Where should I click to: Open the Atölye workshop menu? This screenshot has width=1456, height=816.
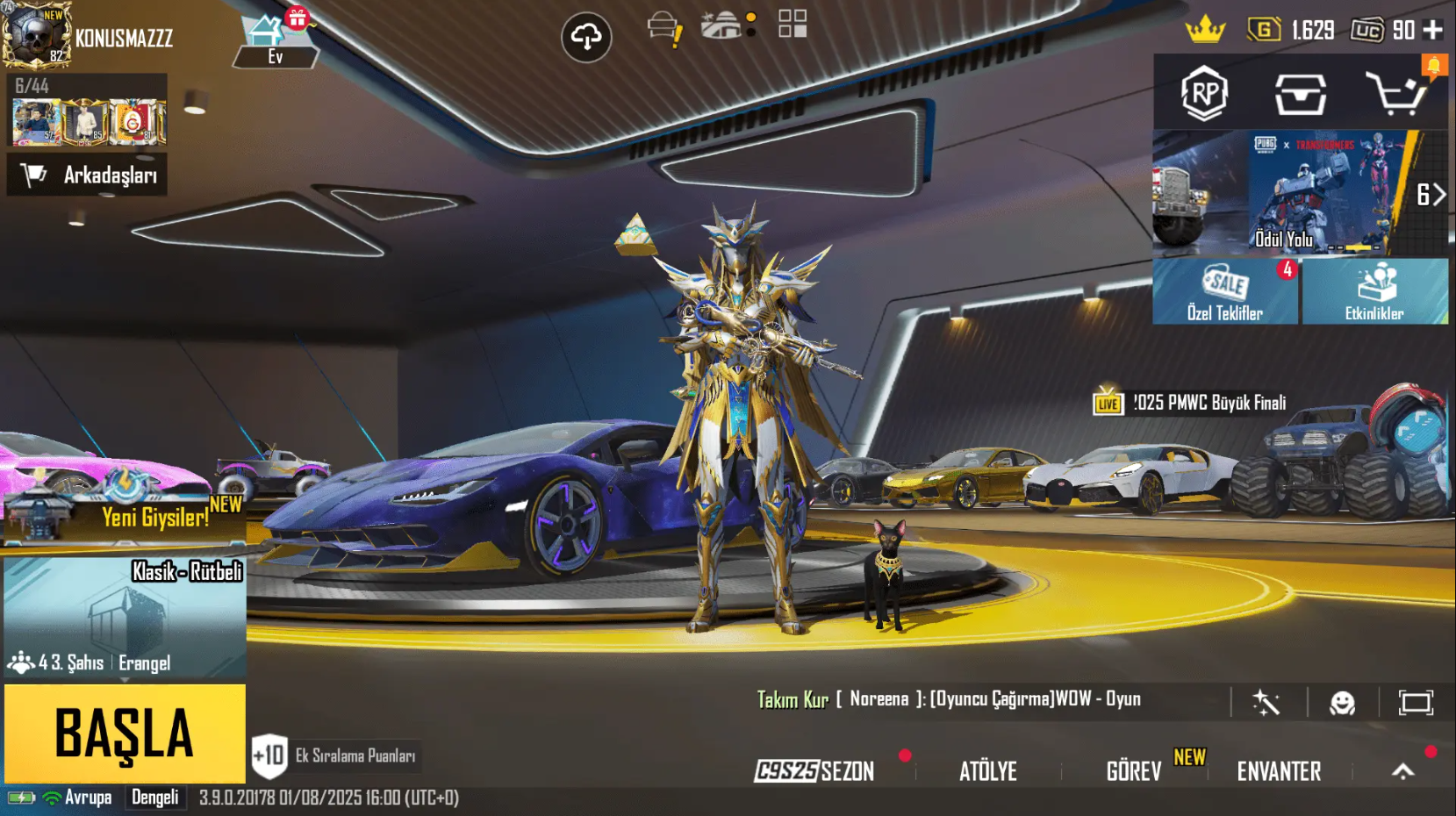[x=988, y=771]
